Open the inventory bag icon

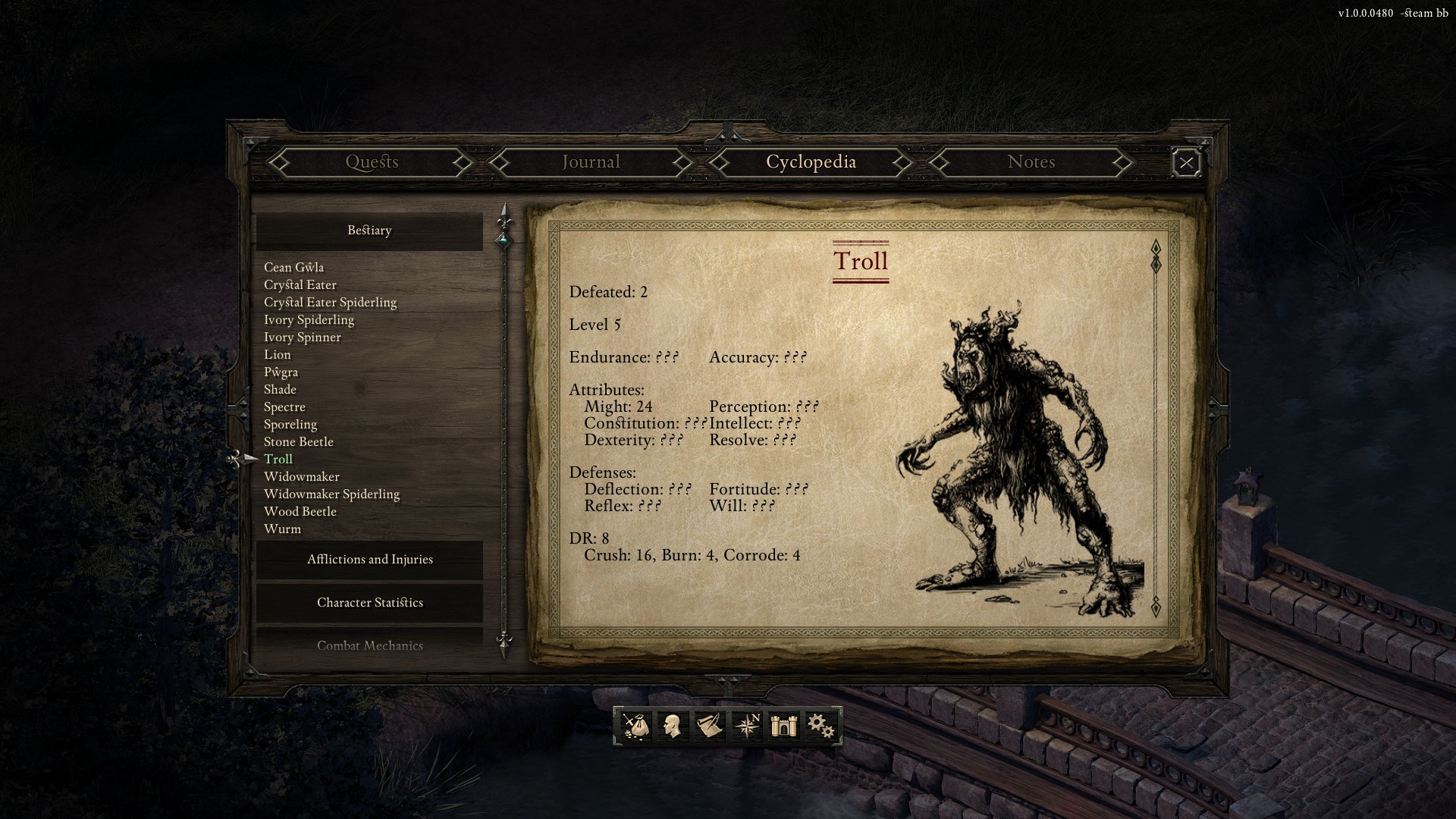coord(635,726)
